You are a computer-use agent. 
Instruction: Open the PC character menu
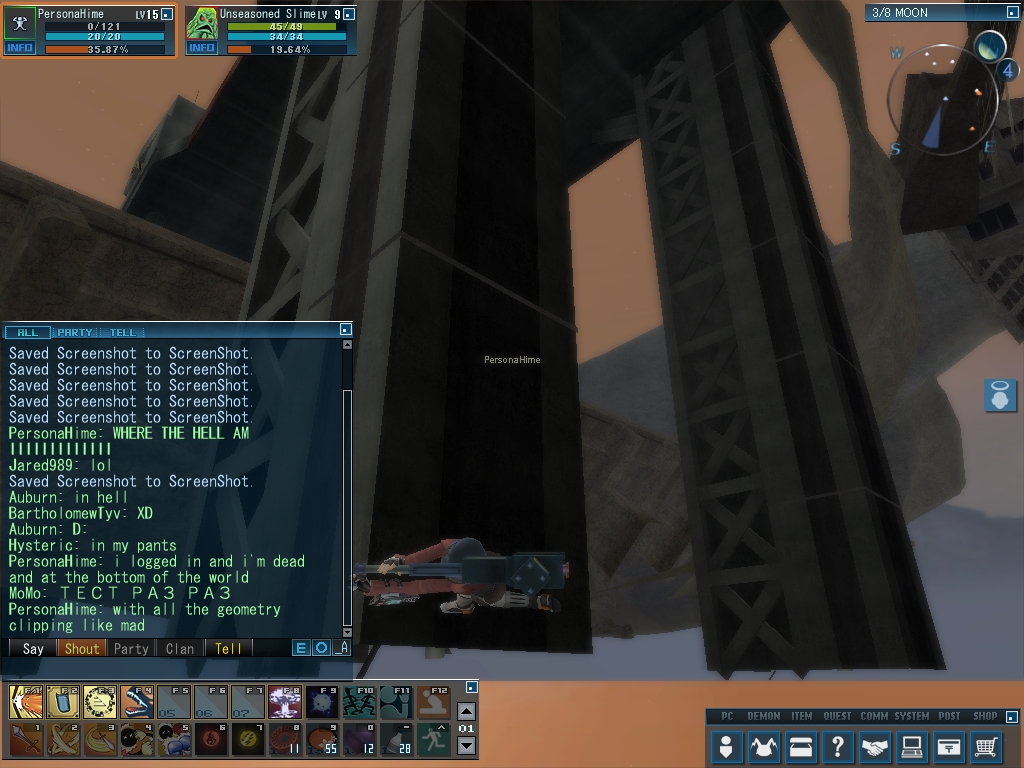point(727,746)
